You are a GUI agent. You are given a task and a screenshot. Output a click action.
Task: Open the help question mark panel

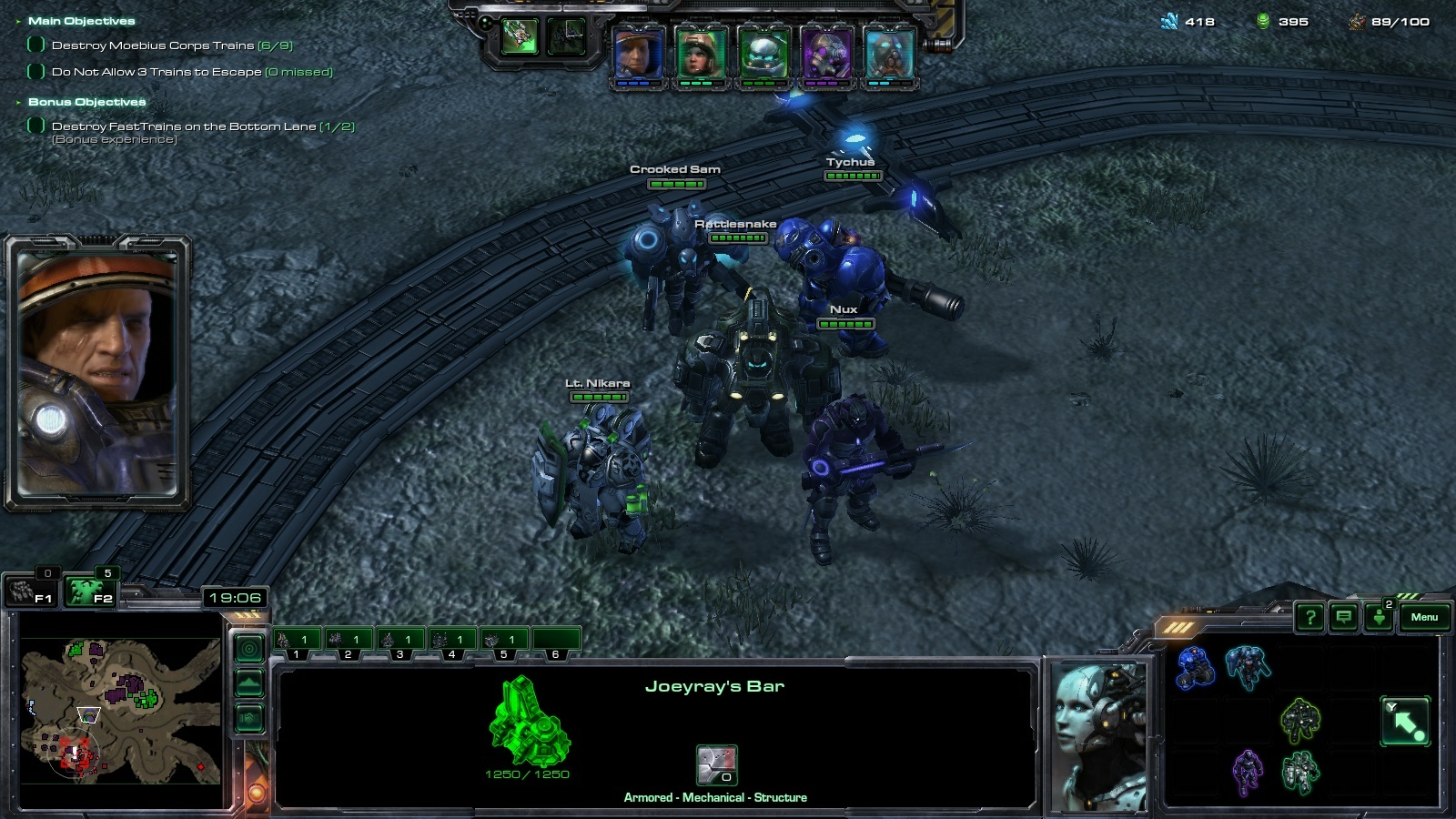coord(1309,618)
